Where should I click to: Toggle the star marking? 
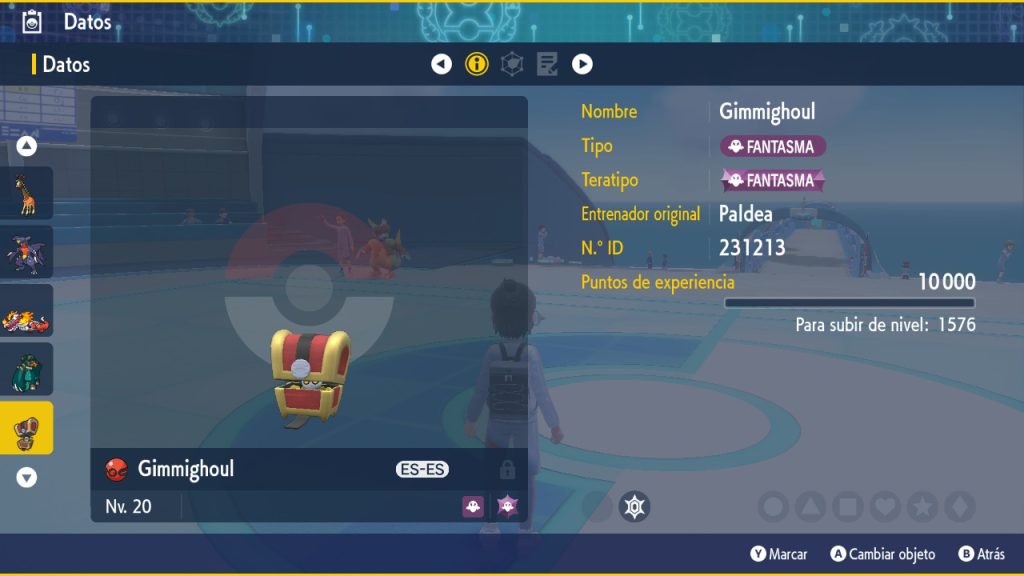pyautogui.click(x=921, y=507)
